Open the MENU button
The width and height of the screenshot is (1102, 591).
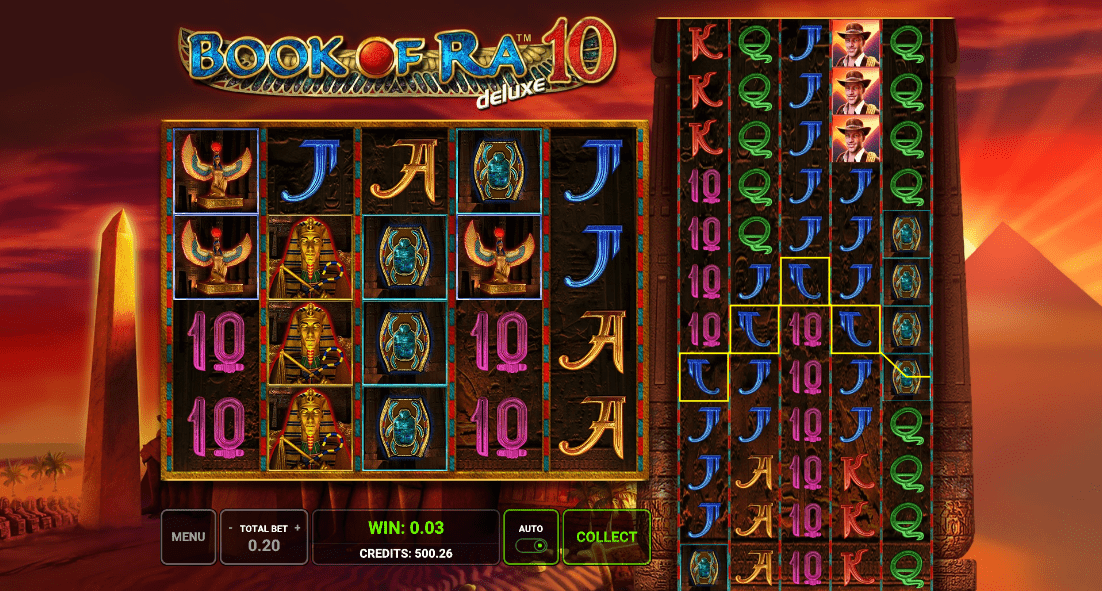click(x=188, y=537)
